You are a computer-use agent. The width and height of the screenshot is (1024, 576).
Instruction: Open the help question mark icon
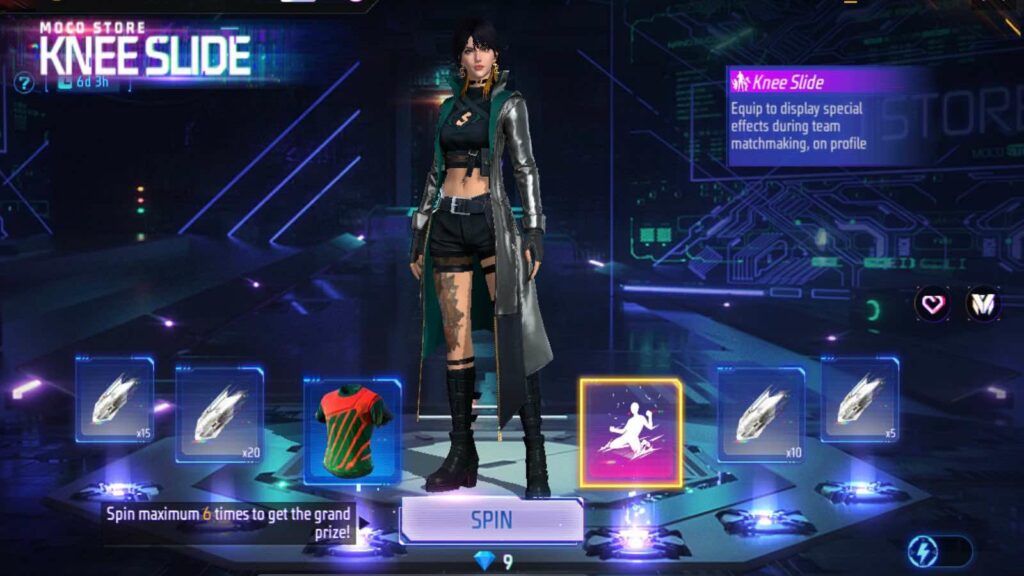click(x=24, y=83)
